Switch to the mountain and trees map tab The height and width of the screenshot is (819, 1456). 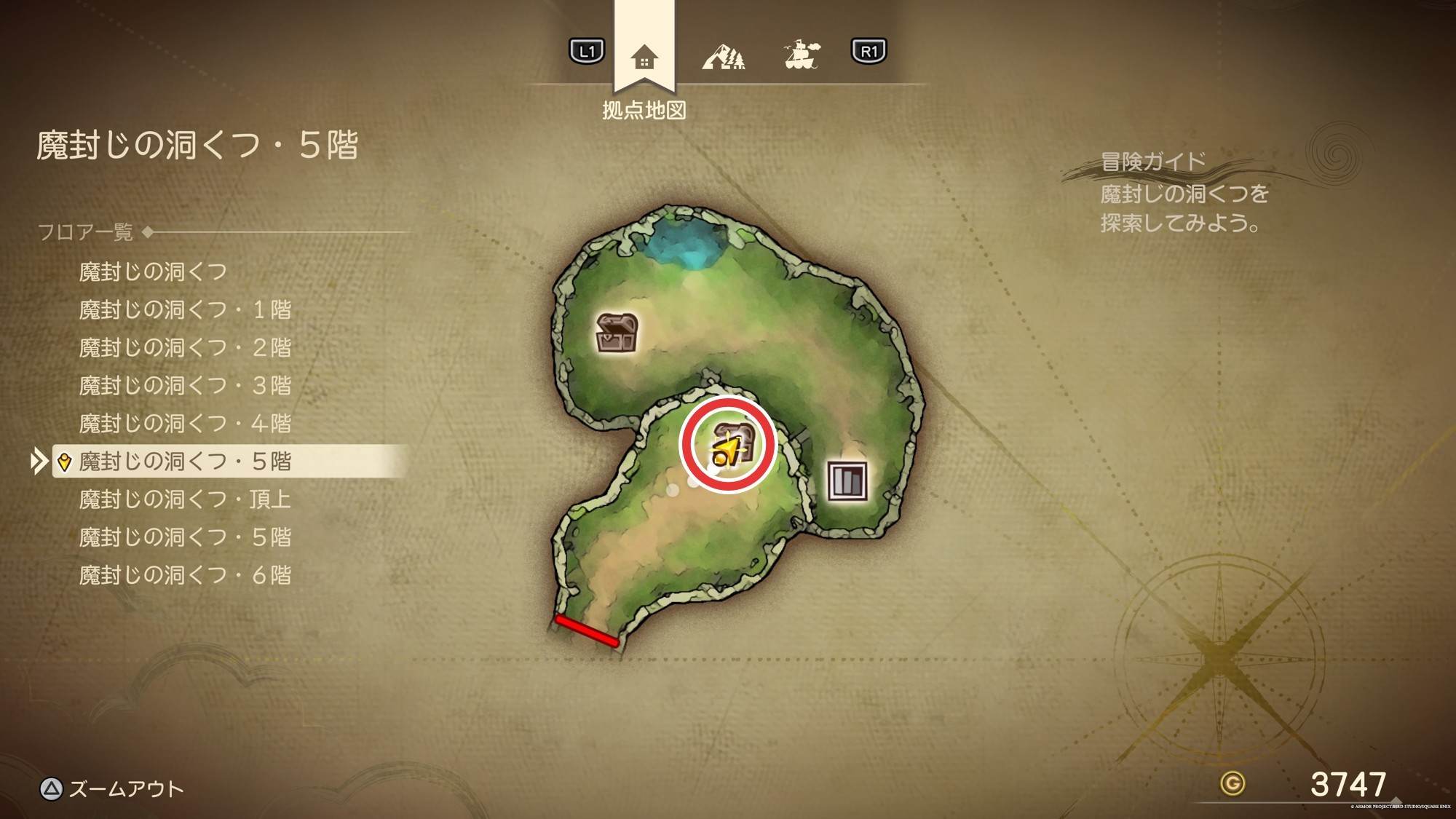723,56
